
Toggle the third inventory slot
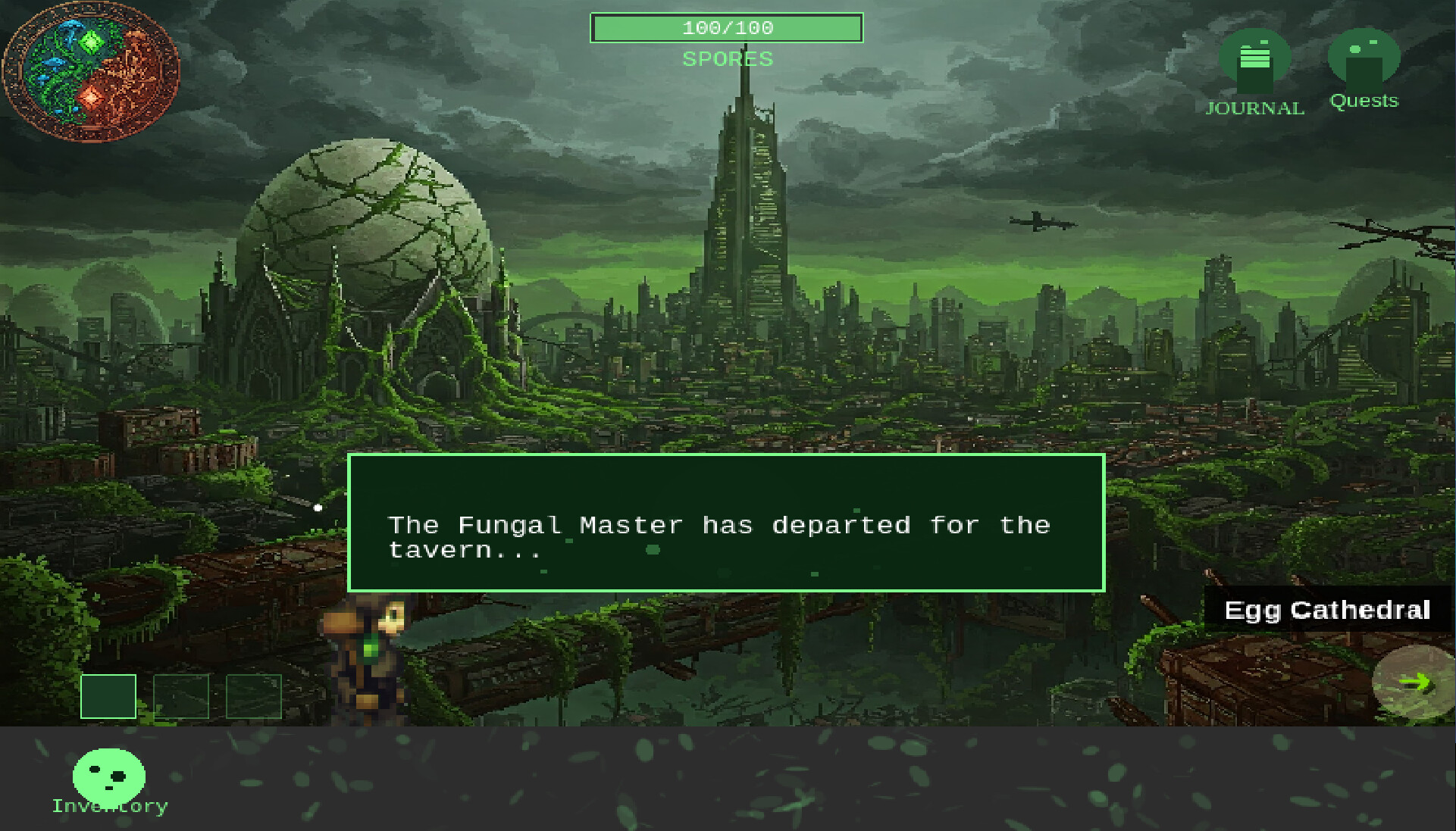coord(254,695)
